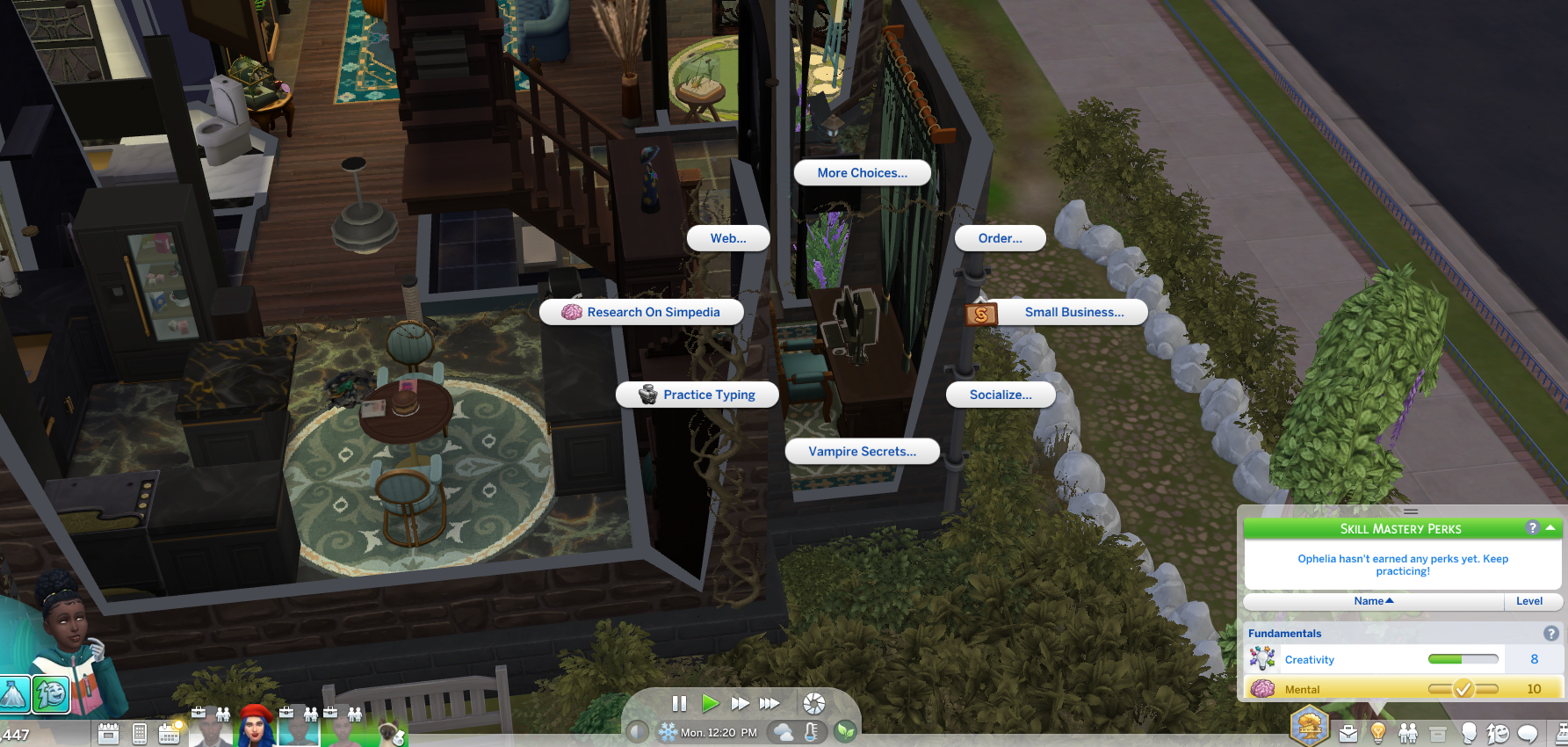
Task: Open the Socialize... submenu
Action: [x=1001, y=395]
